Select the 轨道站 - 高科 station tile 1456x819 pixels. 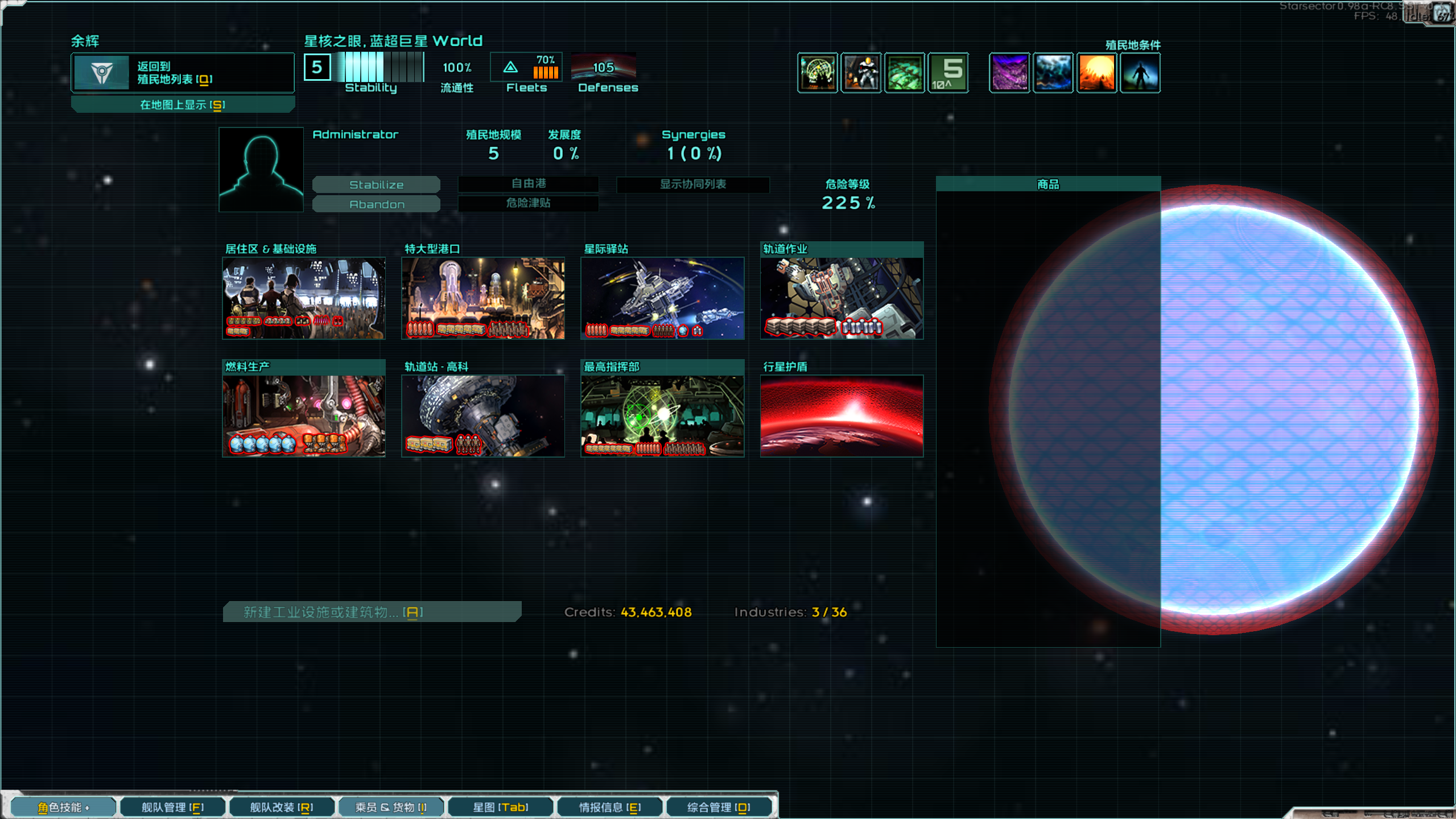point(482,415)
